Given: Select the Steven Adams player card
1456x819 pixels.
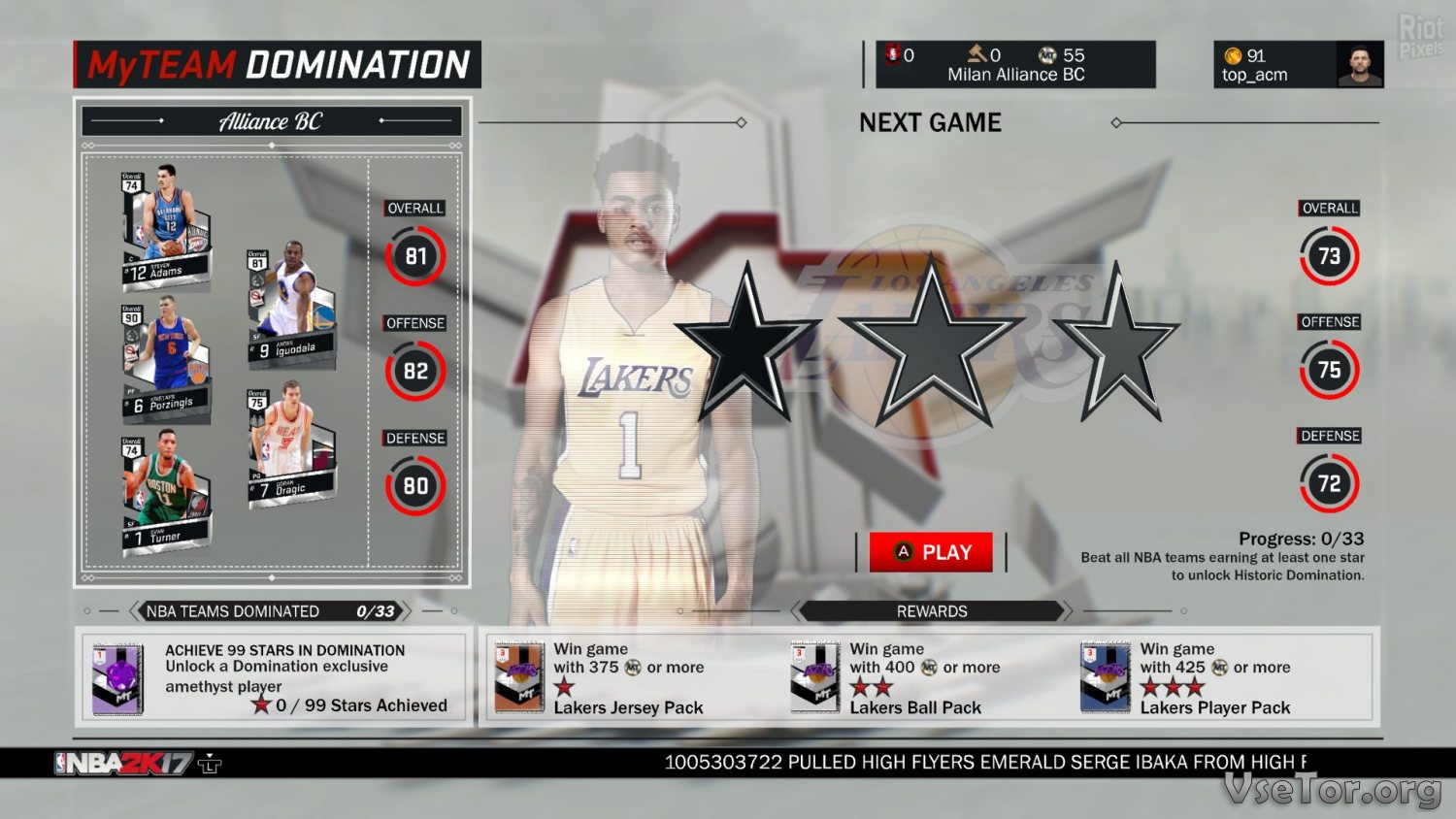Looking at the screenshot, I should point(165,229).
